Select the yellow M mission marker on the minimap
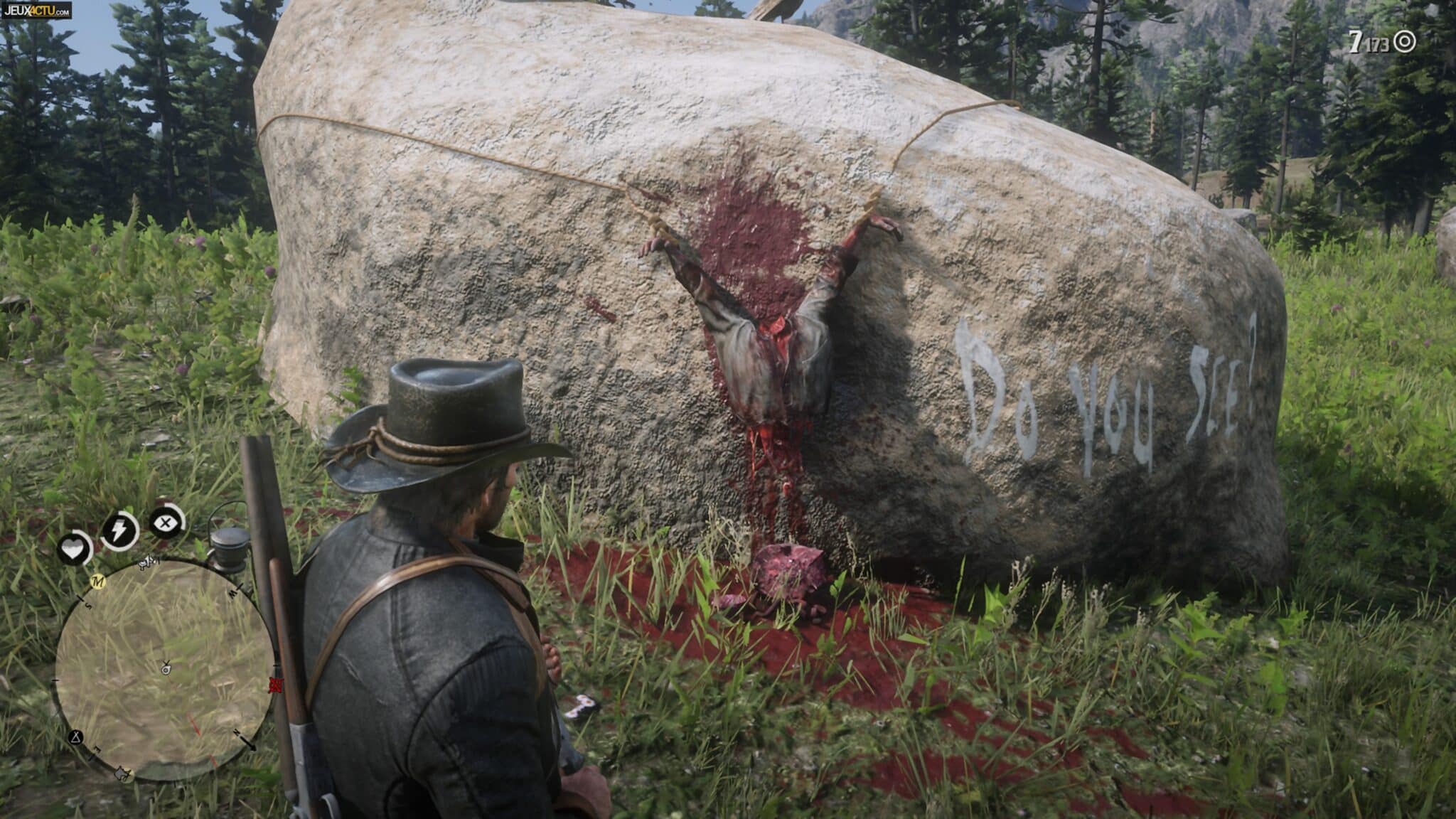This screenshot has height=819, width=1456. tap(97, 582)
